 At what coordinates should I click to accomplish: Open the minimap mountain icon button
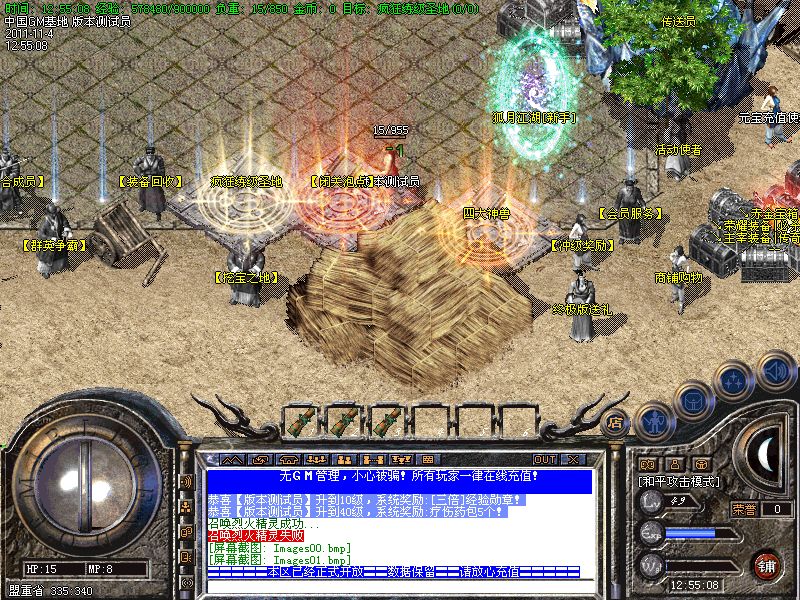coord(233,459)
